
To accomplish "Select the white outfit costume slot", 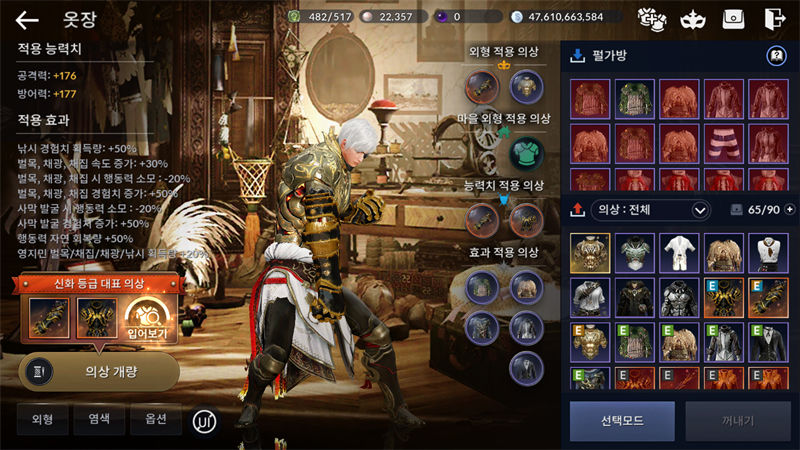I will pyautogui.click(x=680, y=253).
